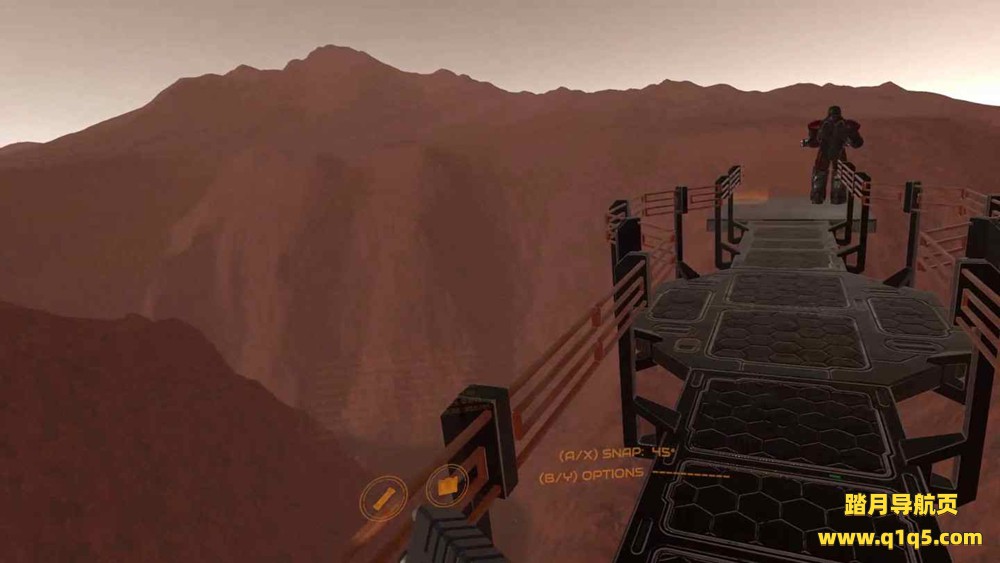Image resolution: width=1000 pixels, height=563 pixels.
Task: Select the circular square panel piece icon
Action: 446,486
